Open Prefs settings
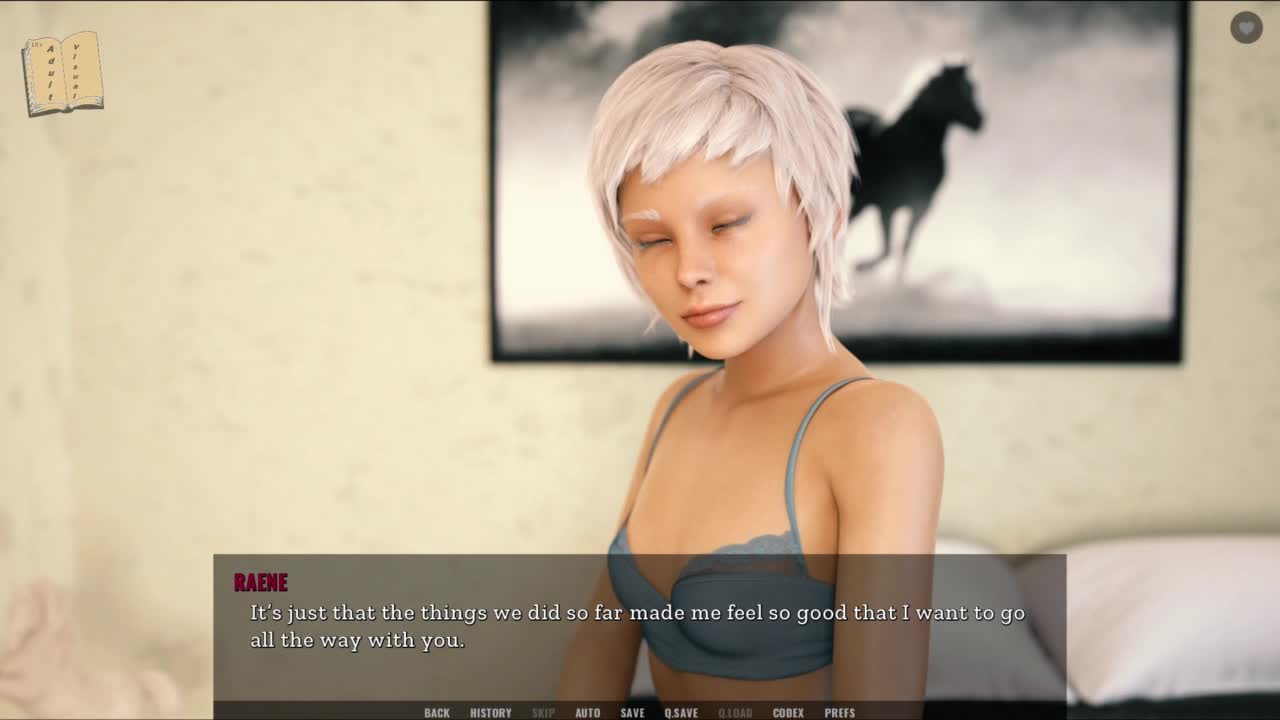Image resolution: width=1280 pixels, height=720 pixels. point(839,712)
